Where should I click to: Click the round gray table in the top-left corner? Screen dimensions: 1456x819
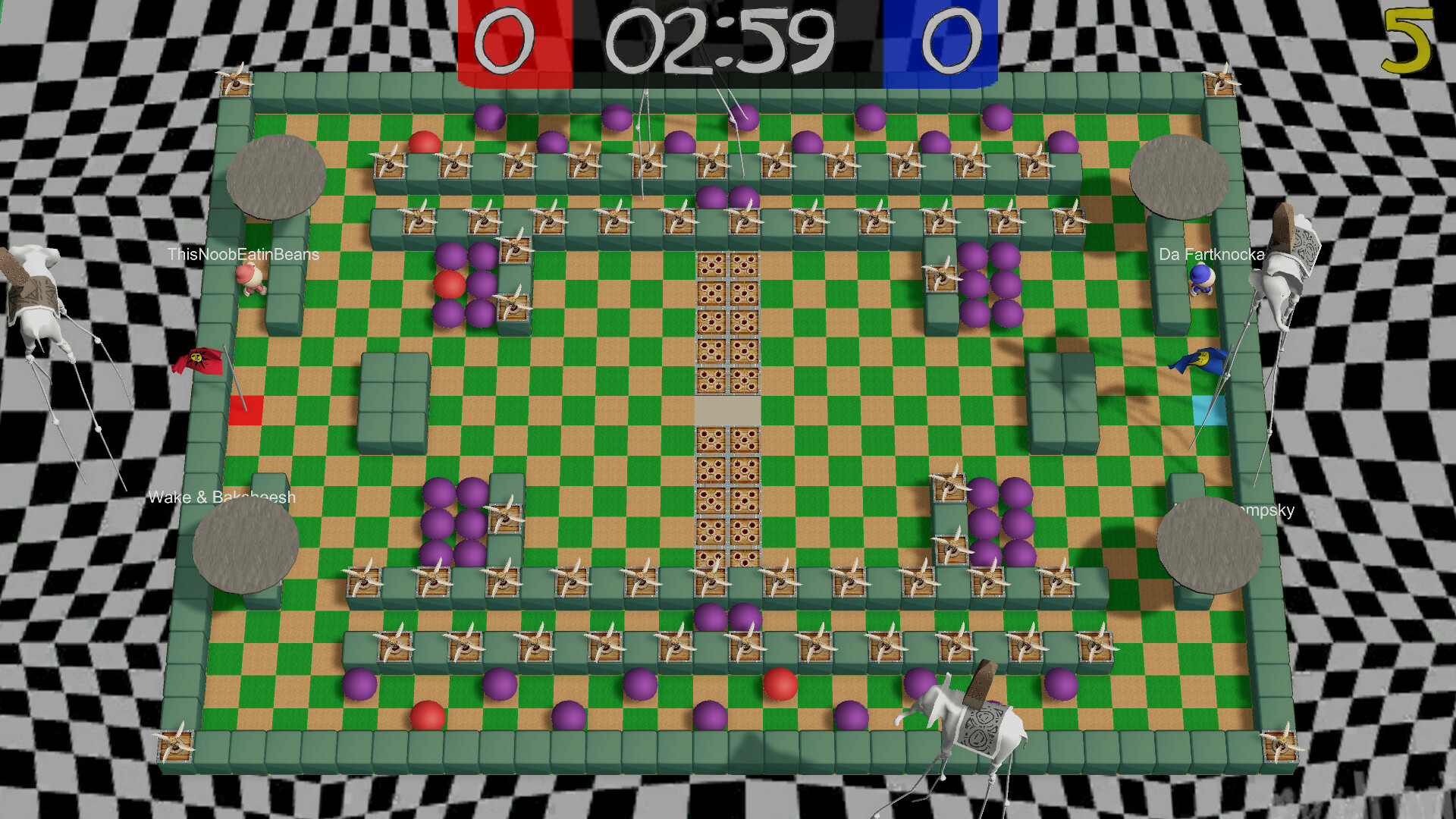coord(275,176)
